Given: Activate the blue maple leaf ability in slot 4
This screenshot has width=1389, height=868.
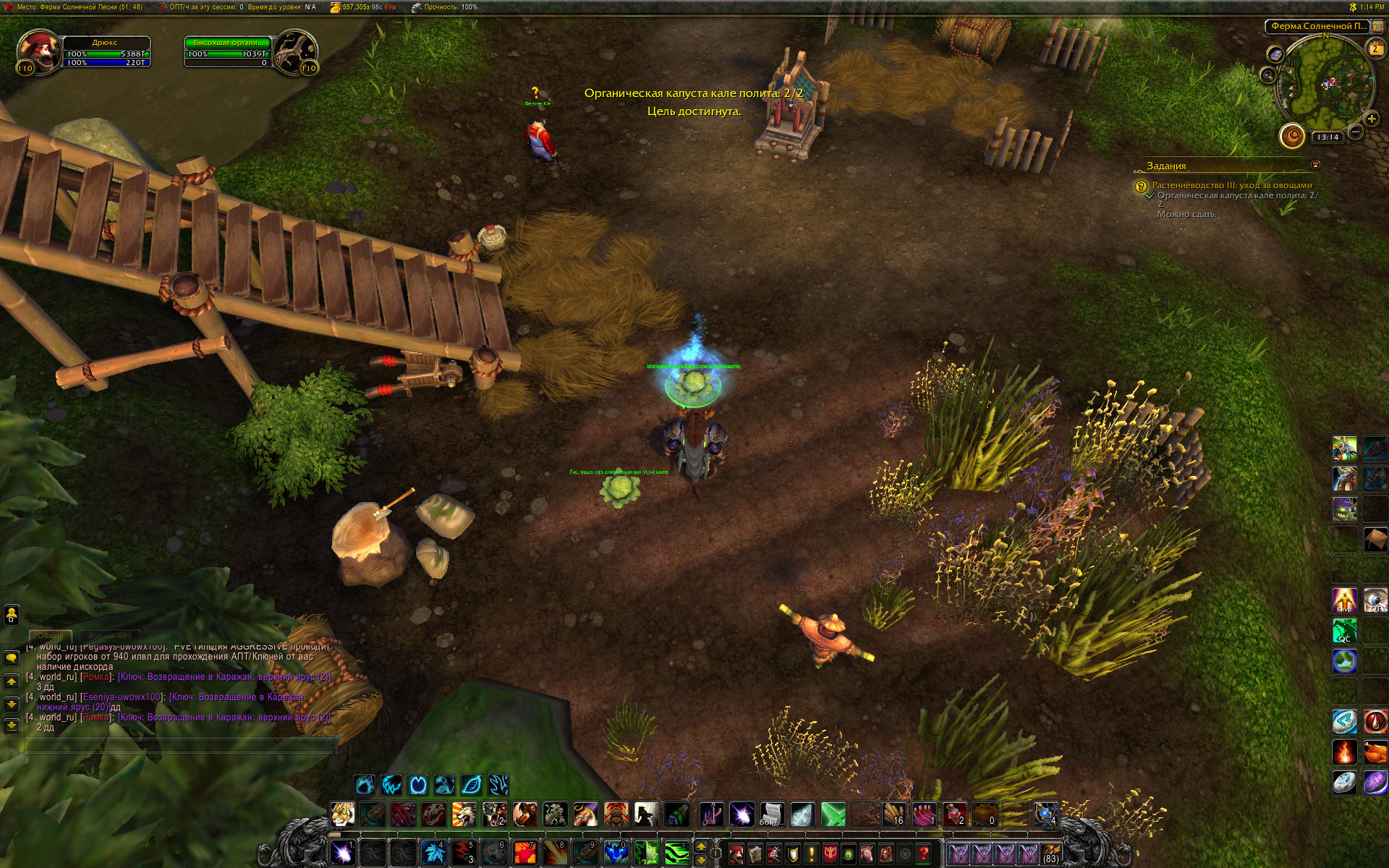Looking at the screenshot, I should point(434,853).
